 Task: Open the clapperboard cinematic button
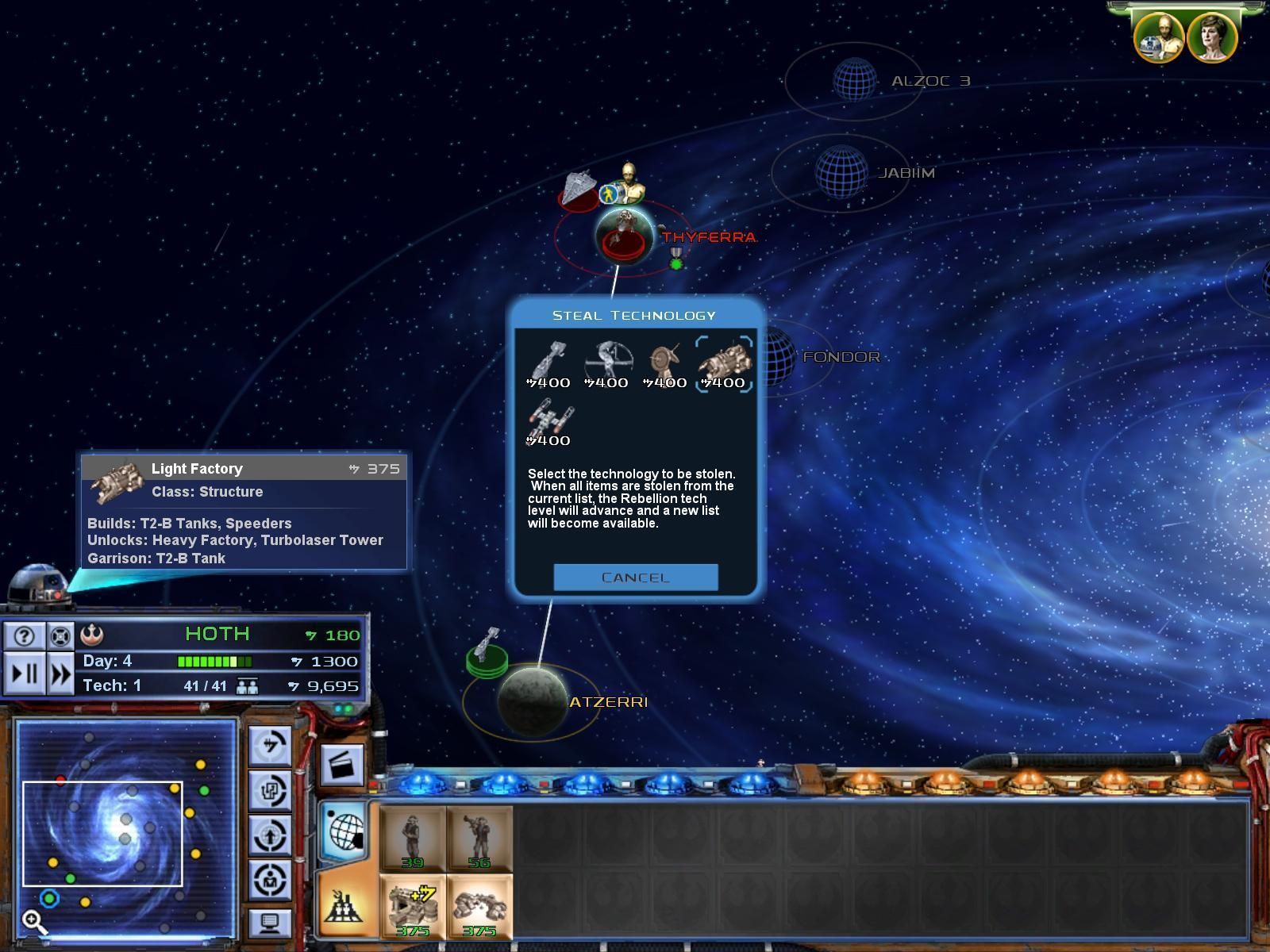(343, 765)
